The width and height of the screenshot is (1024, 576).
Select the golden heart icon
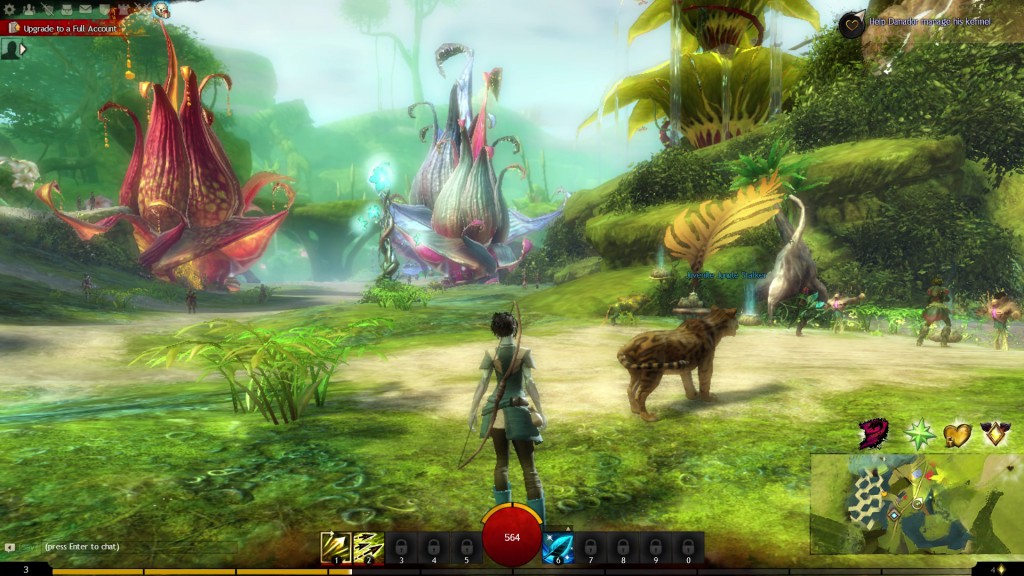click(x=957, y=434)
